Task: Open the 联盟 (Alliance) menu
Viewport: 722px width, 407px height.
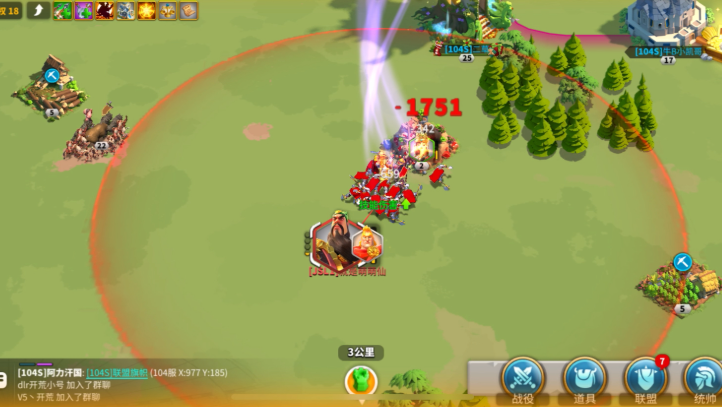Action: click(x=645, y=378)
